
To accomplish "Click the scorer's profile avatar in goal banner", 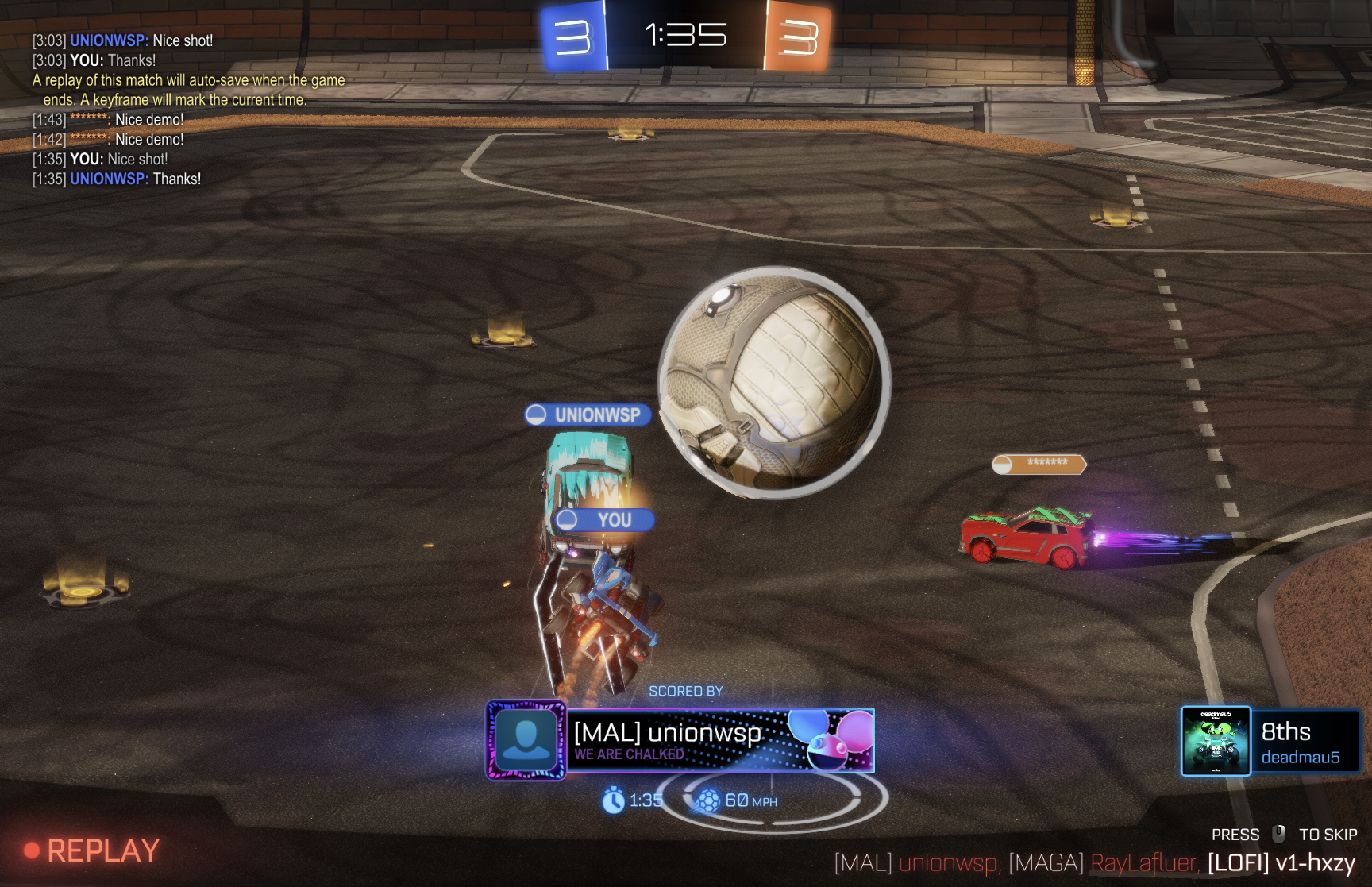I will [x=525, y=740].
